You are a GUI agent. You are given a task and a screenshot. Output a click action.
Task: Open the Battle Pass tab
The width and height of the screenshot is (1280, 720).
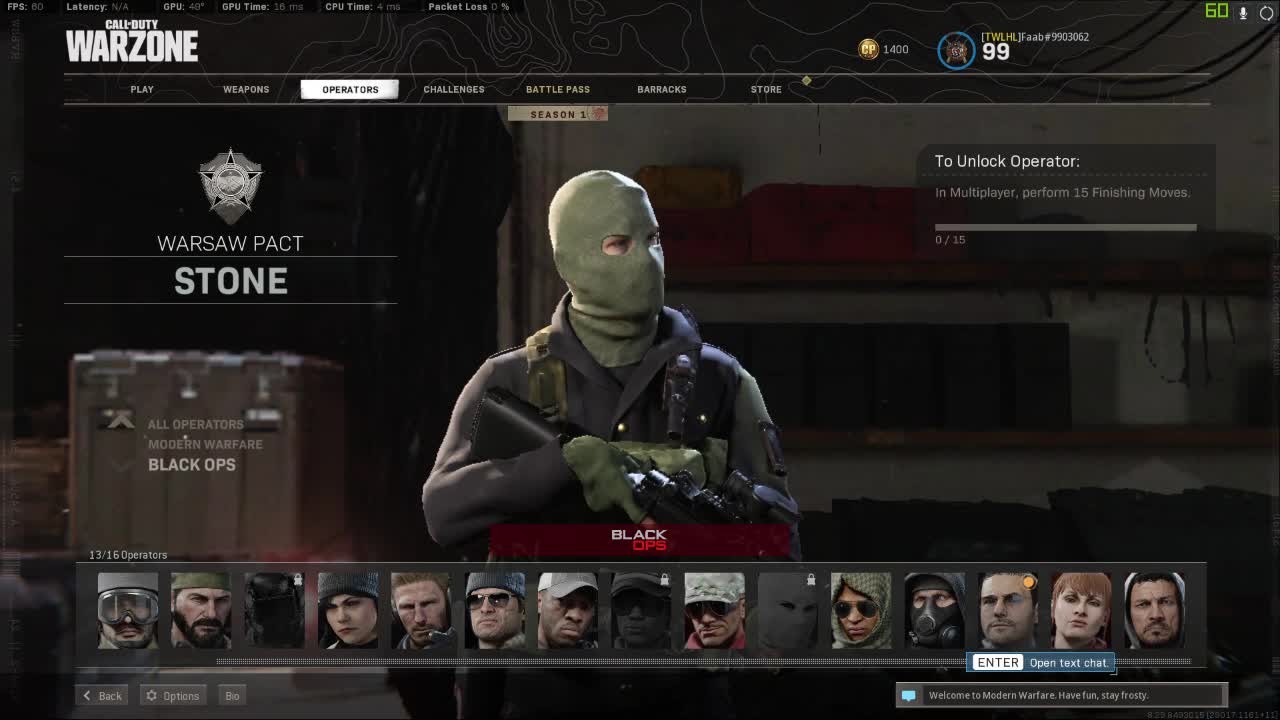pos(558,90)
